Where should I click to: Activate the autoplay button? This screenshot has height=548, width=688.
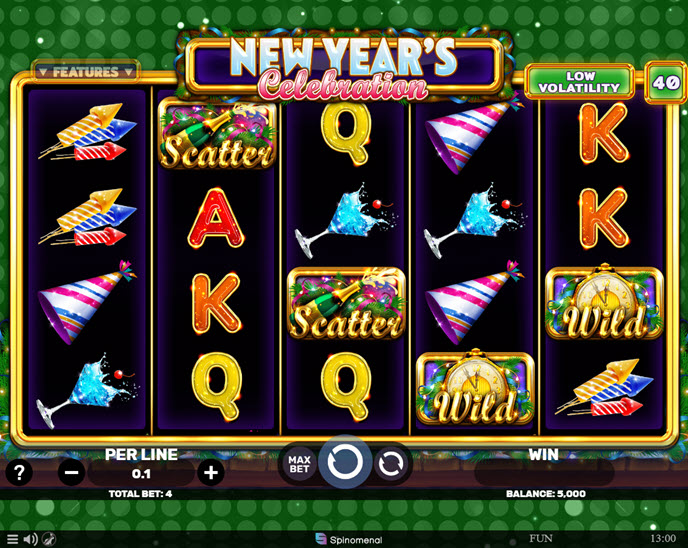[391, 463]
